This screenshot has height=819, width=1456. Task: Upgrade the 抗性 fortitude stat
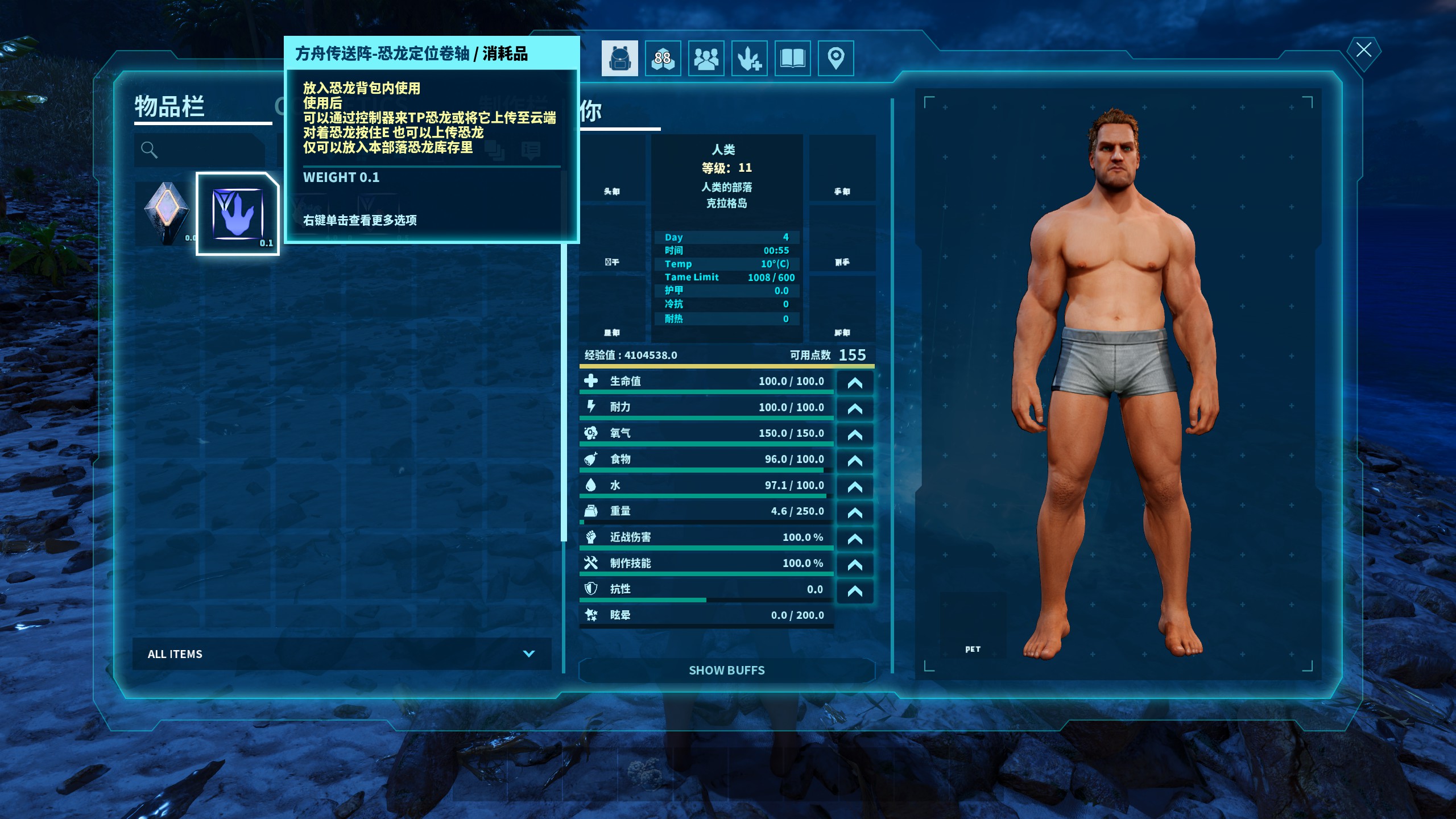pos(854,591)
